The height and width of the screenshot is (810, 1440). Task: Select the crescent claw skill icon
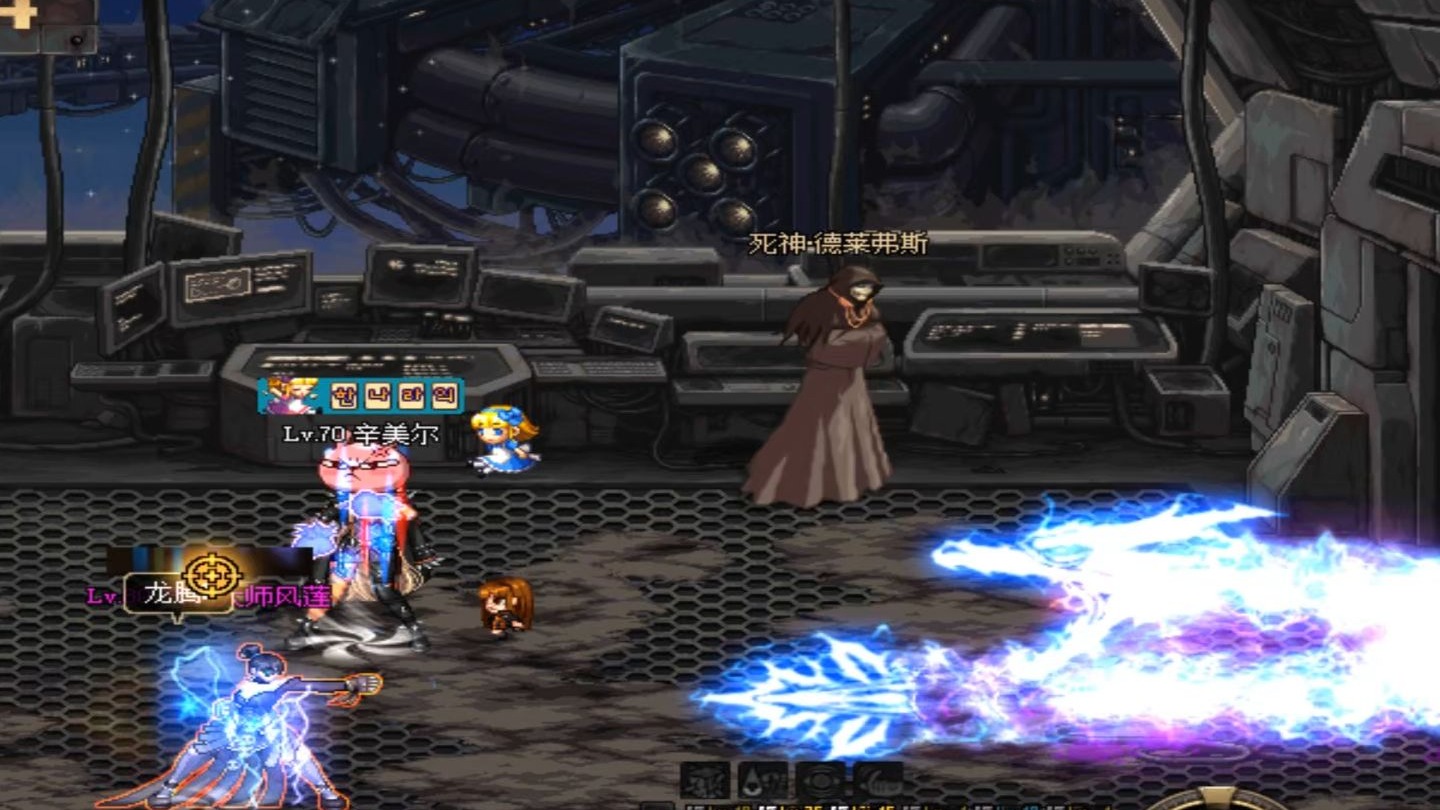(x=877, y=780)
